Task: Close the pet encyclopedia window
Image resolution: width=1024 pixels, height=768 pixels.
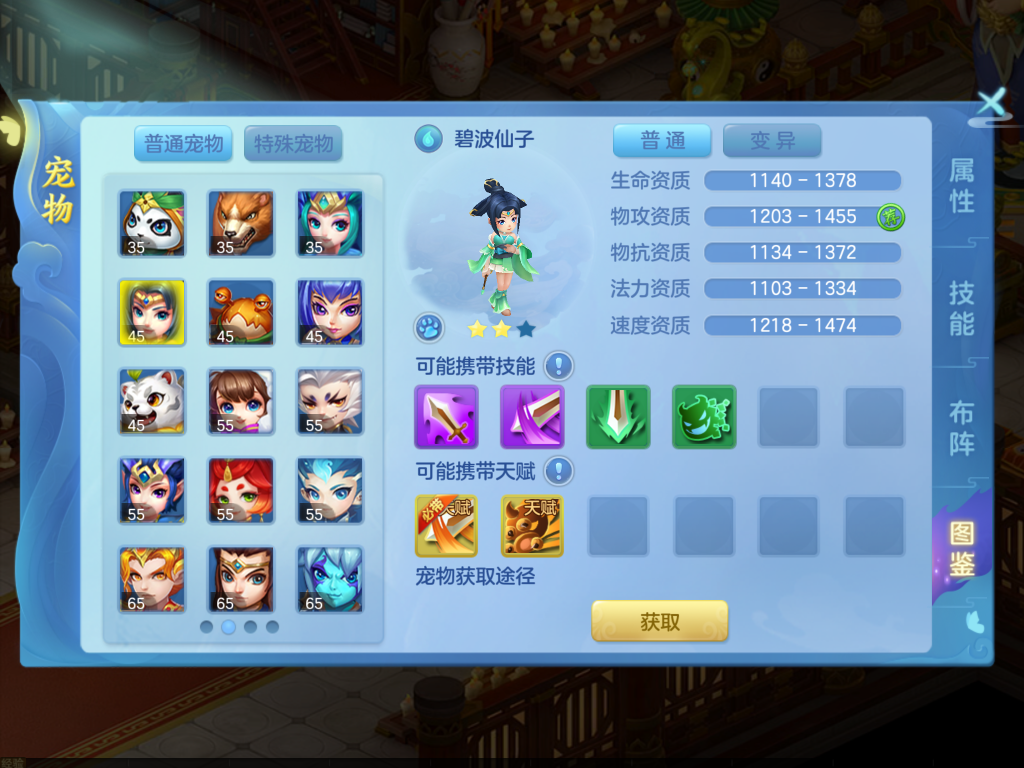Action: pyautogui.click(x=991, y=102)
